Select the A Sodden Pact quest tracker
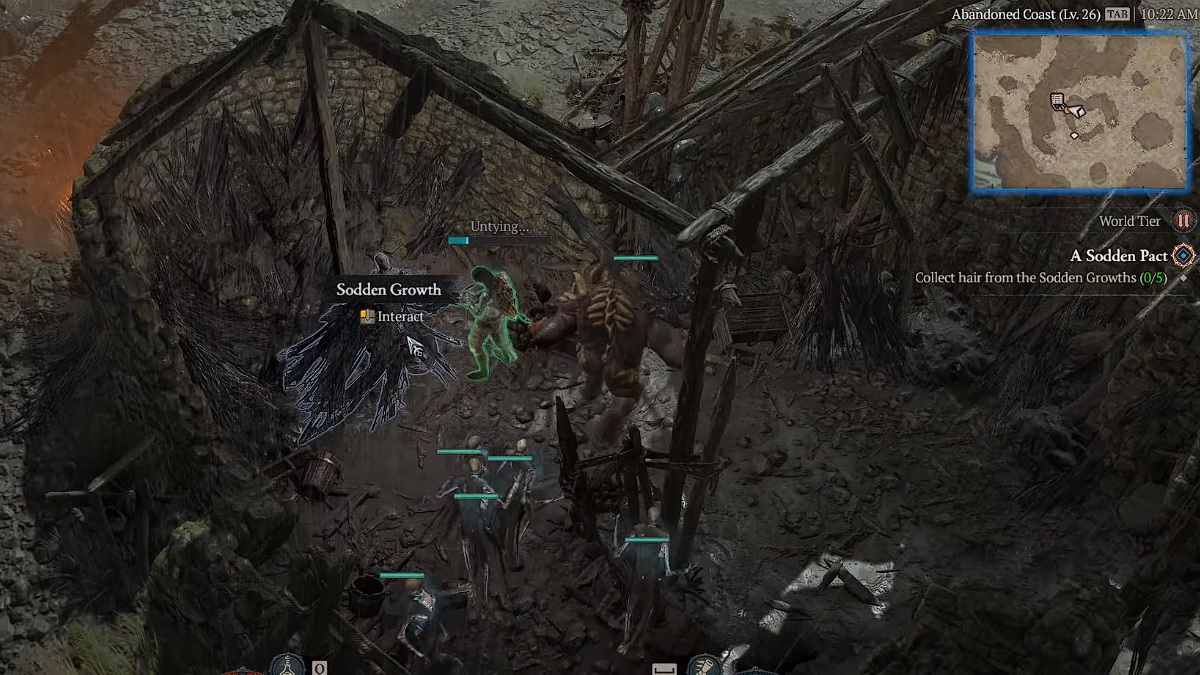 click(x=1118, y=256)
